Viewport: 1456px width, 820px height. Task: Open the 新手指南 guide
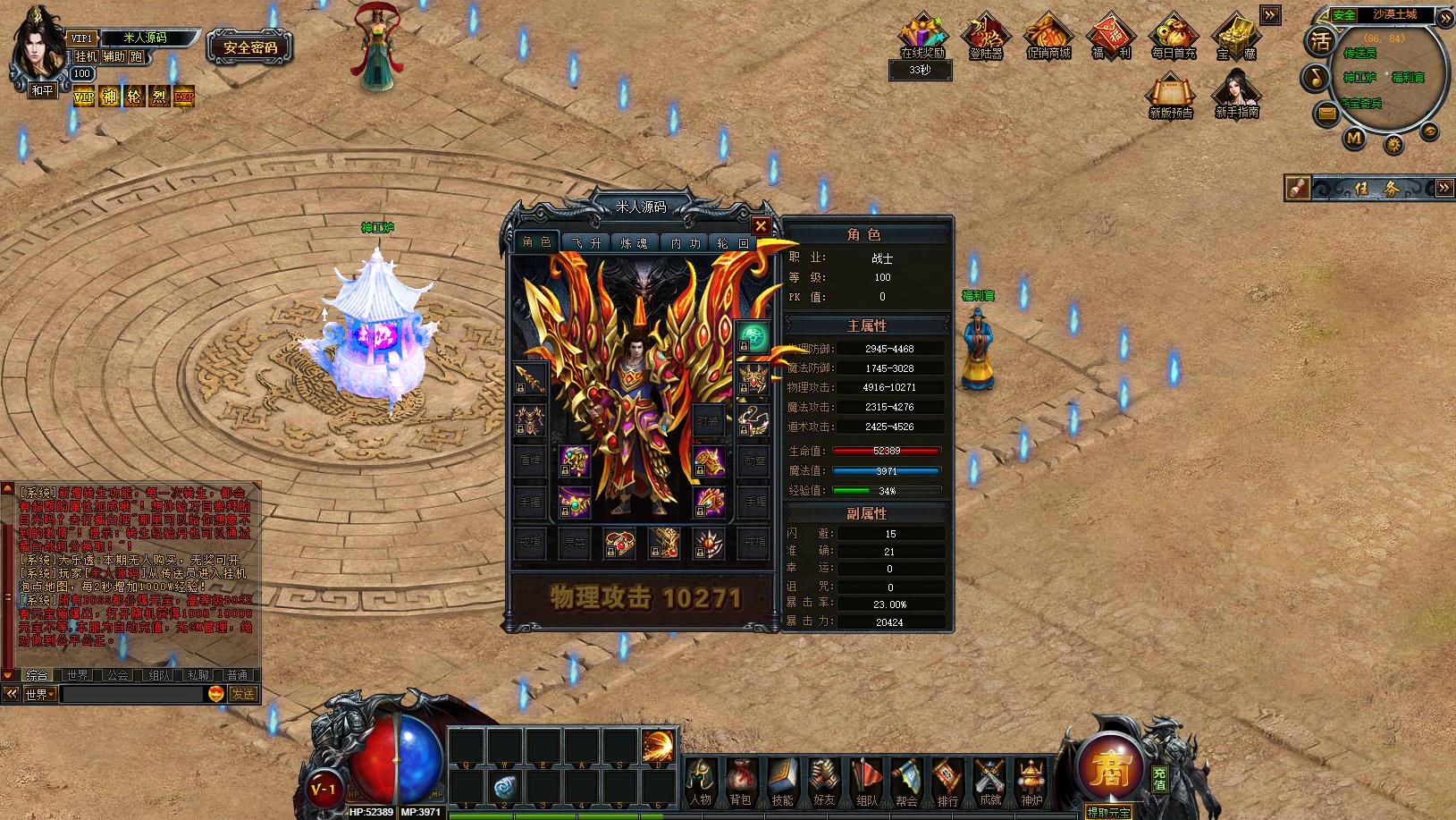click(1236, 95)
